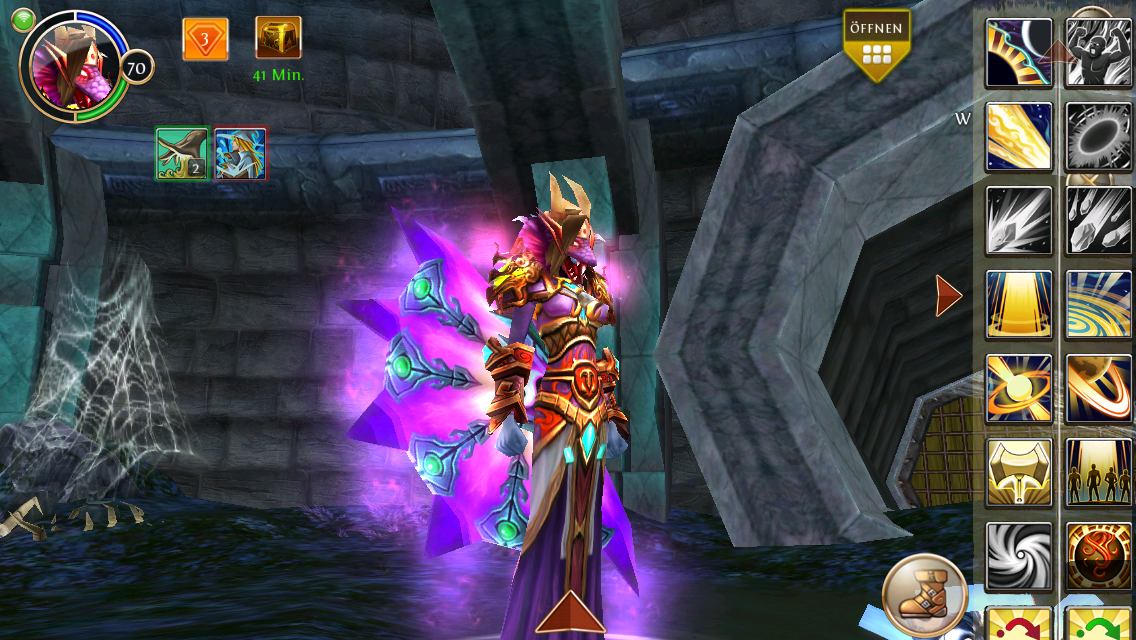Activate the grey spiral vortex ability
This screenshot has height=640, width=1136.
point(1019,556)
